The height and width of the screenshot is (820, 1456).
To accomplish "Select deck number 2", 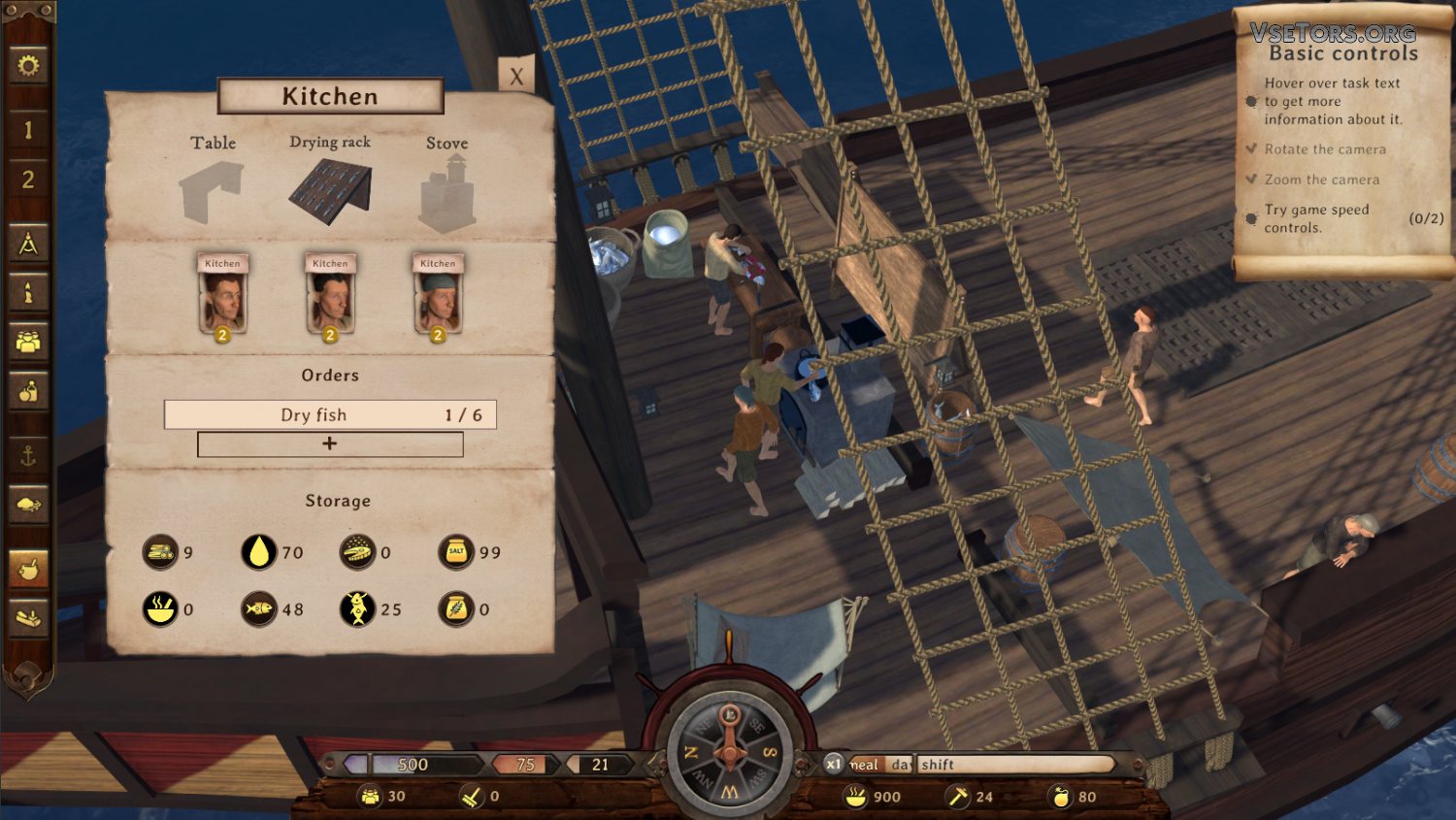I will [x=28, y=180].
